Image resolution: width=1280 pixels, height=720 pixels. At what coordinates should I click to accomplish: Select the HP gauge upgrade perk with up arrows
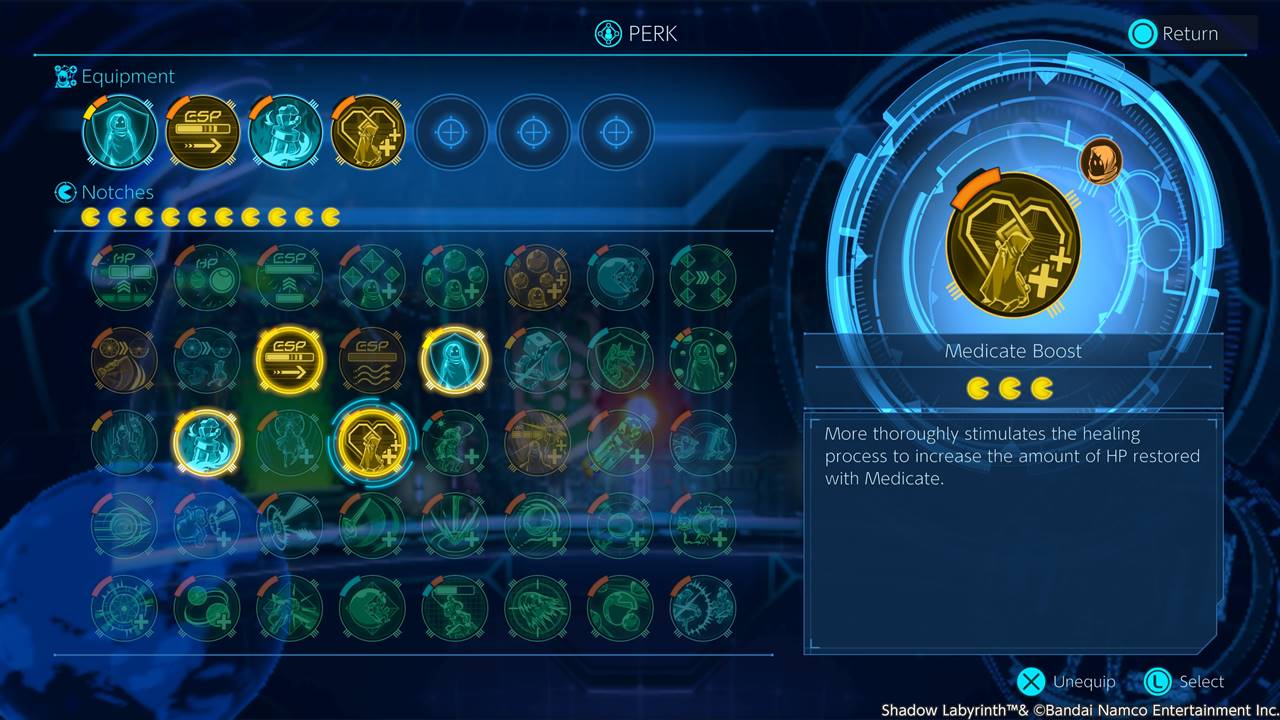[124, 277]
